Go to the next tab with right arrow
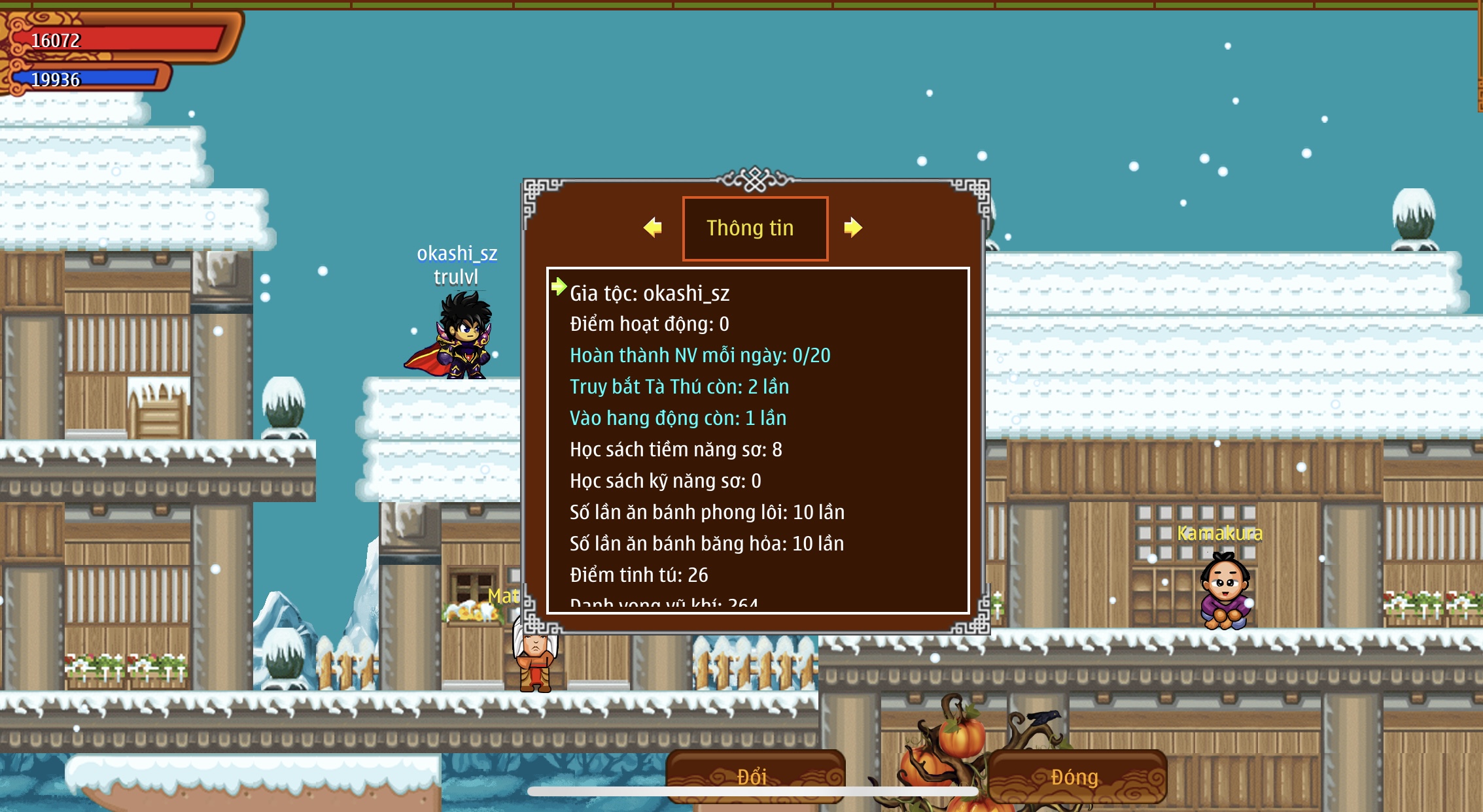Image resolution: width=1483 pixels, height=812 pixels. point(852,228)
